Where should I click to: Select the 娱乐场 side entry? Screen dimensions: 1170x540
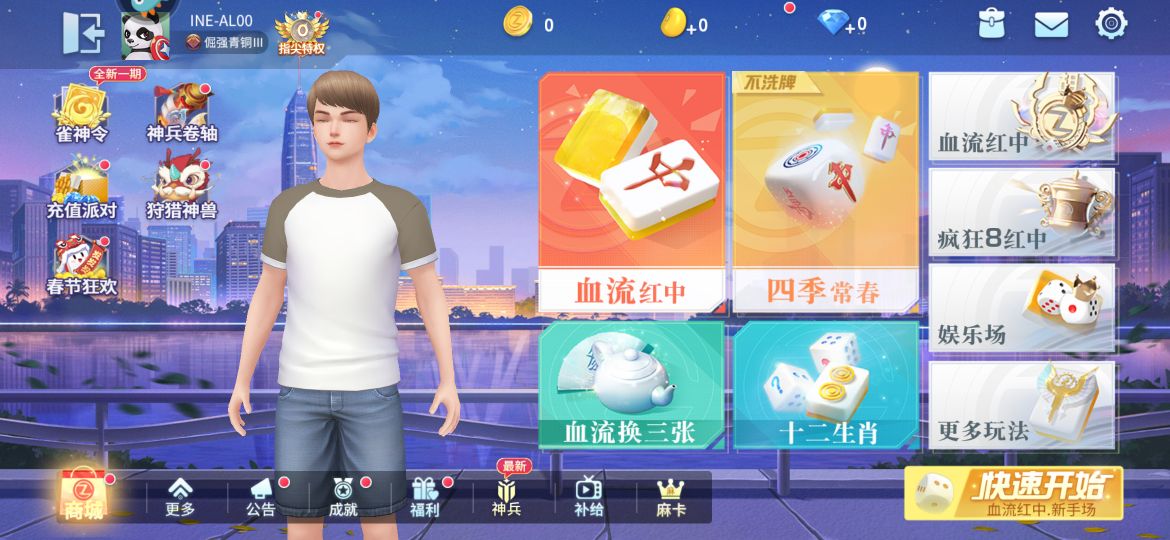click(1022, 309)
